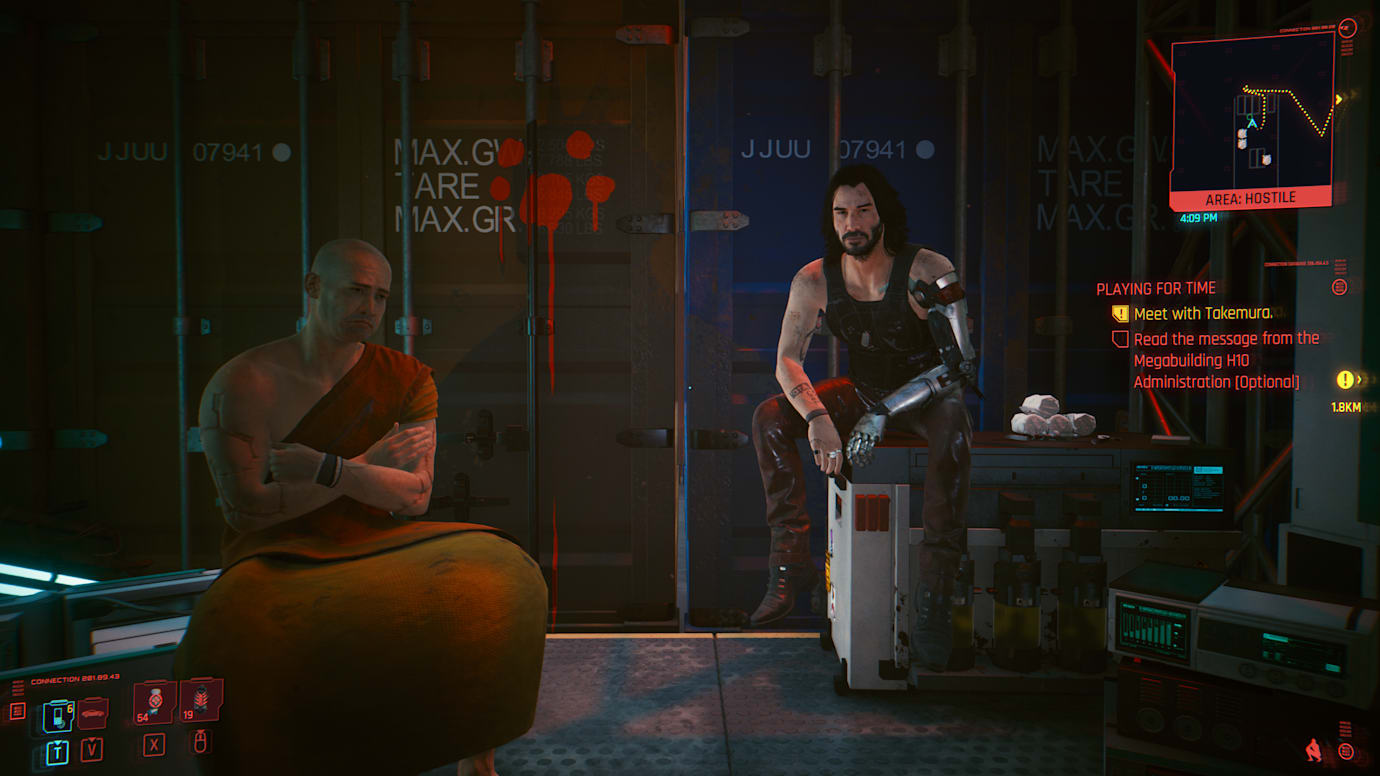Click the Meet with Takemura objective text

click(1205, 313)
